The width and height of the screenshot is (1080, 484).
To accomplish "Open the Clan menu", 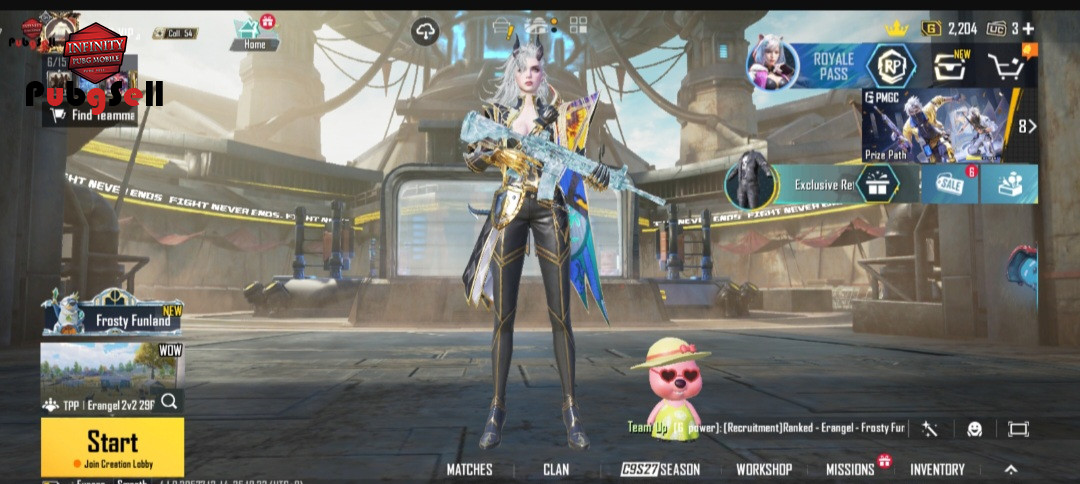I will click(556, 469).
